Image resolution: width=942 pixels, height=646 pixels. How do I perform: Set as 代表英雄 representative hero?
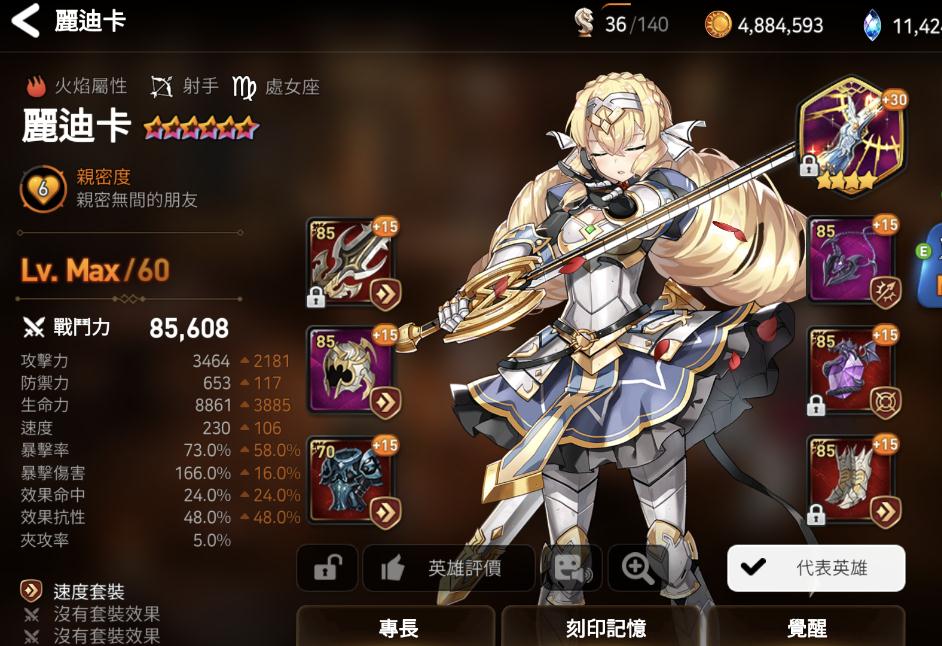pos(815,568)
